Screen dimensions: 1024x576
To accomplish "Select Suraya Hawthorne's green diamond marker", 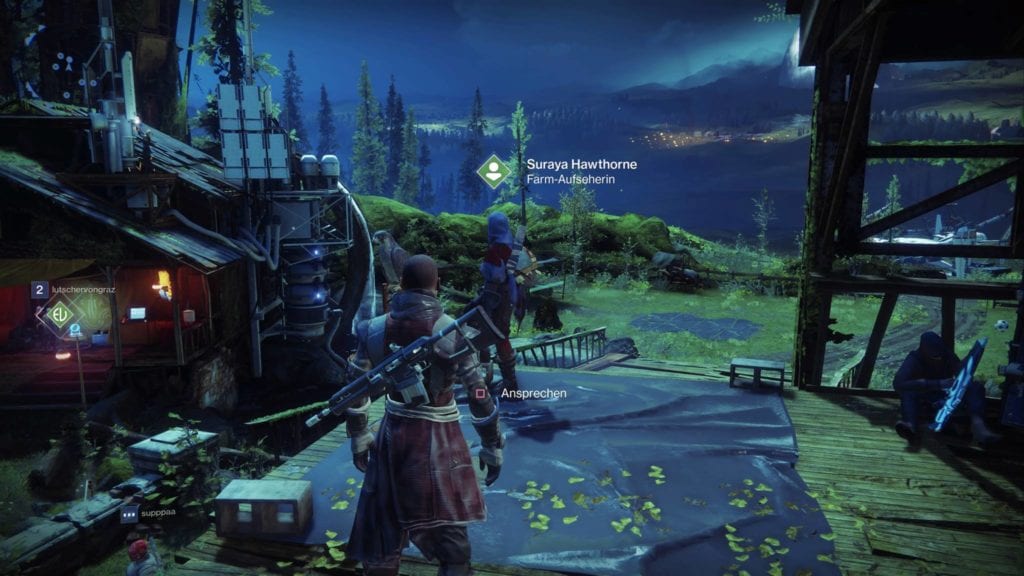I will pyautogui.click(x=493, y=170).
